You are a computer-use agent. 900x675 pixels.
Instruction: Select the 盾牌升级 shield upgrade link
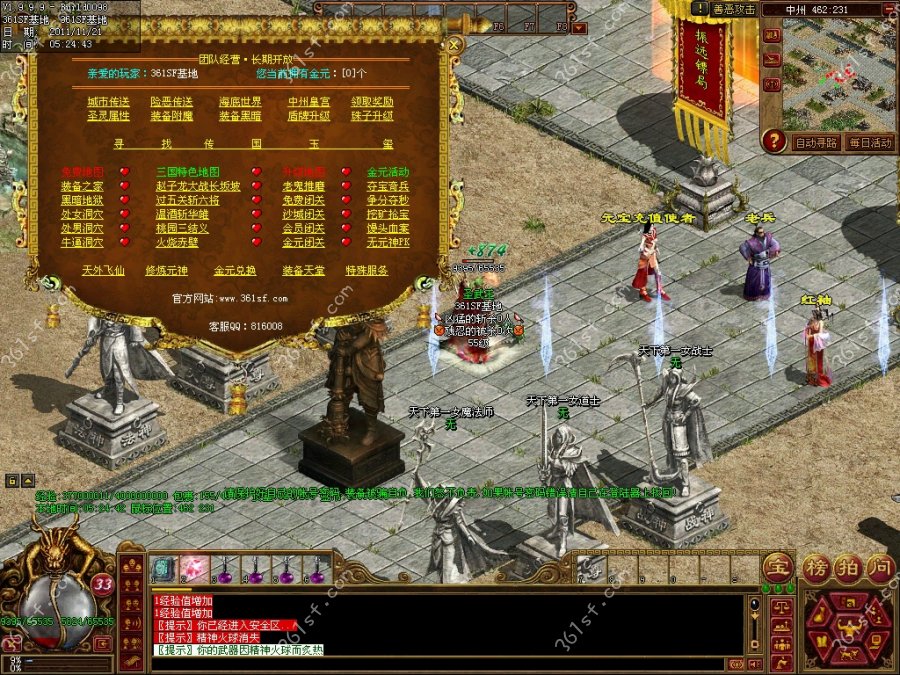click(309, 116)
